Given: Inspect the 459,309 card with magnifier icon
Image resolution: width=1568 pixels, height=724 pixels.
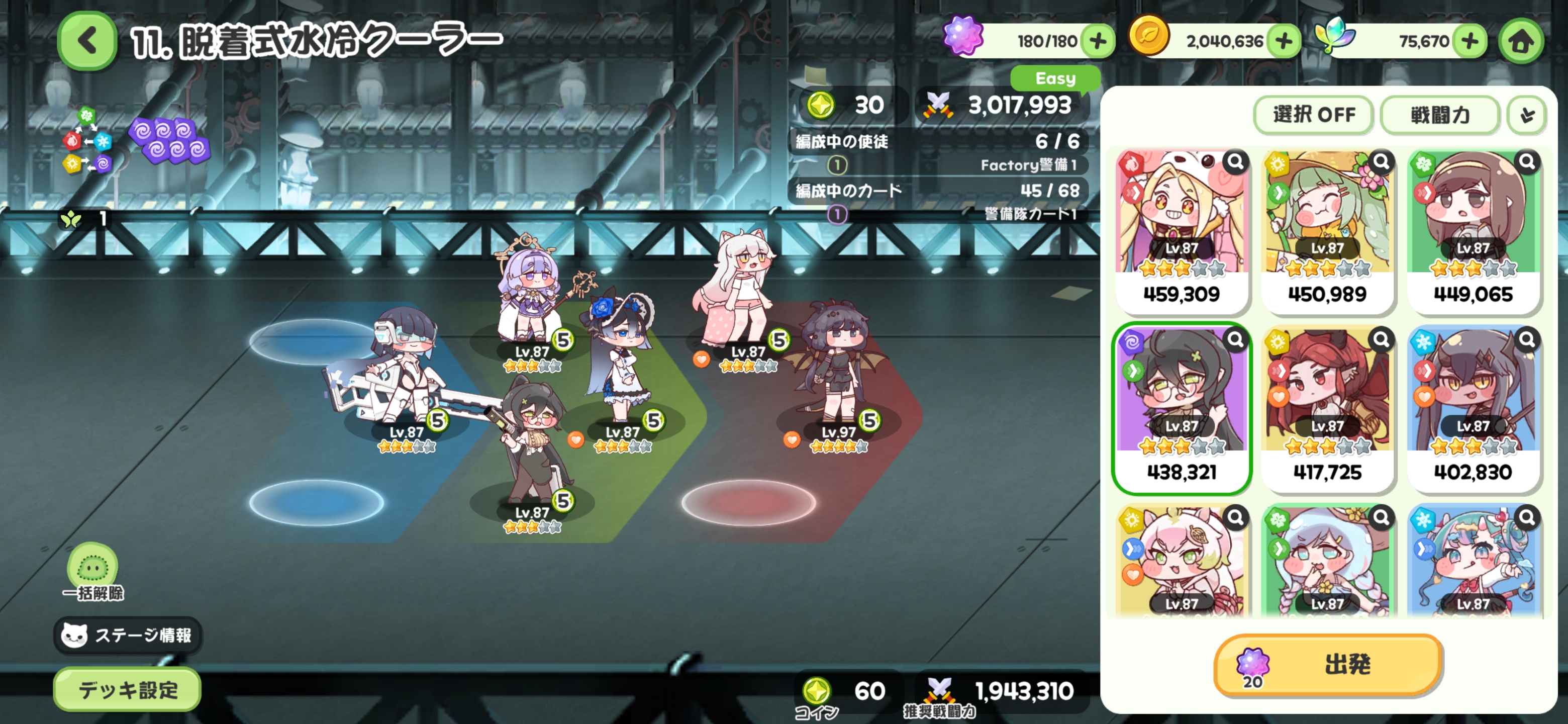Looking at the screenshot, I should click(1235, 162).
